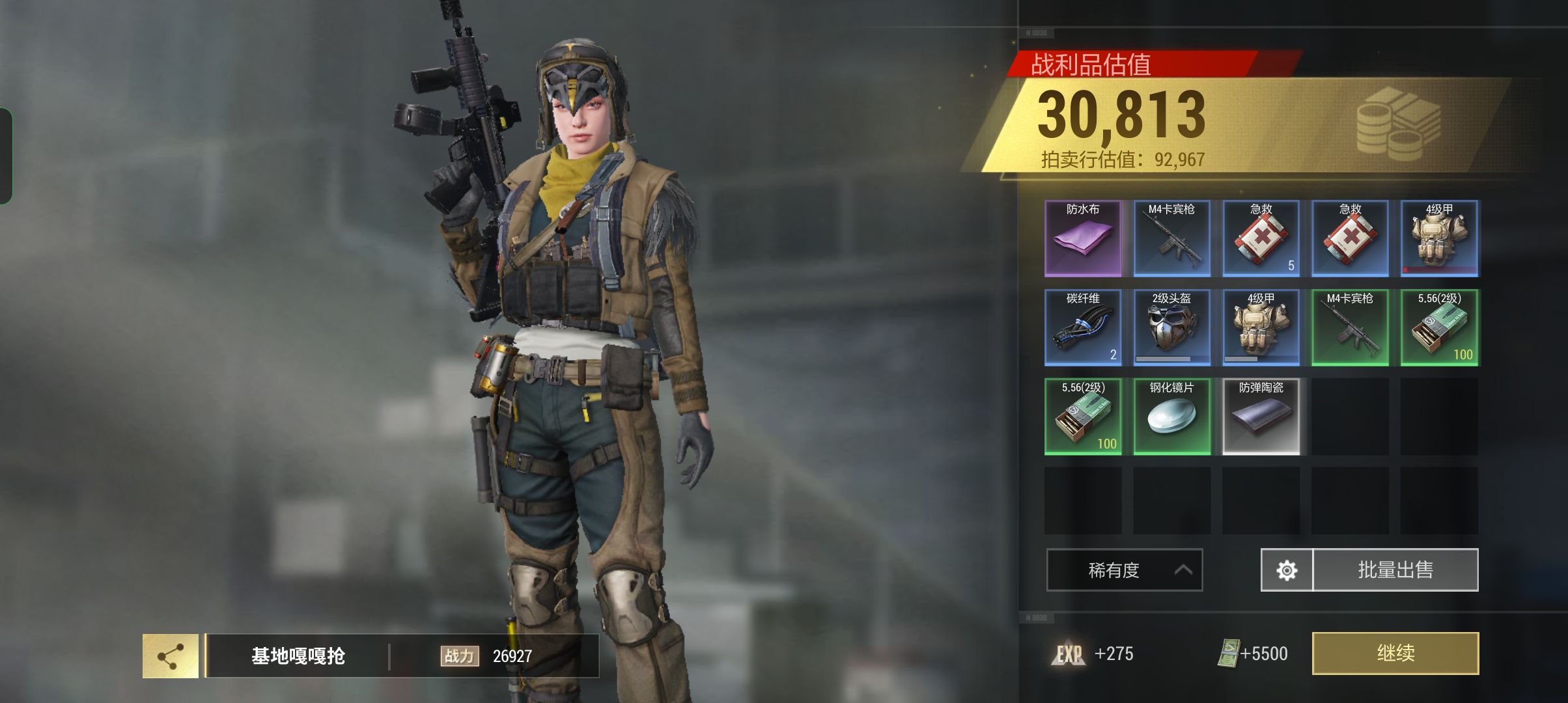Open 批量出售 bulk sell
Viewport: 1568px width, 703px height.
1395,570
